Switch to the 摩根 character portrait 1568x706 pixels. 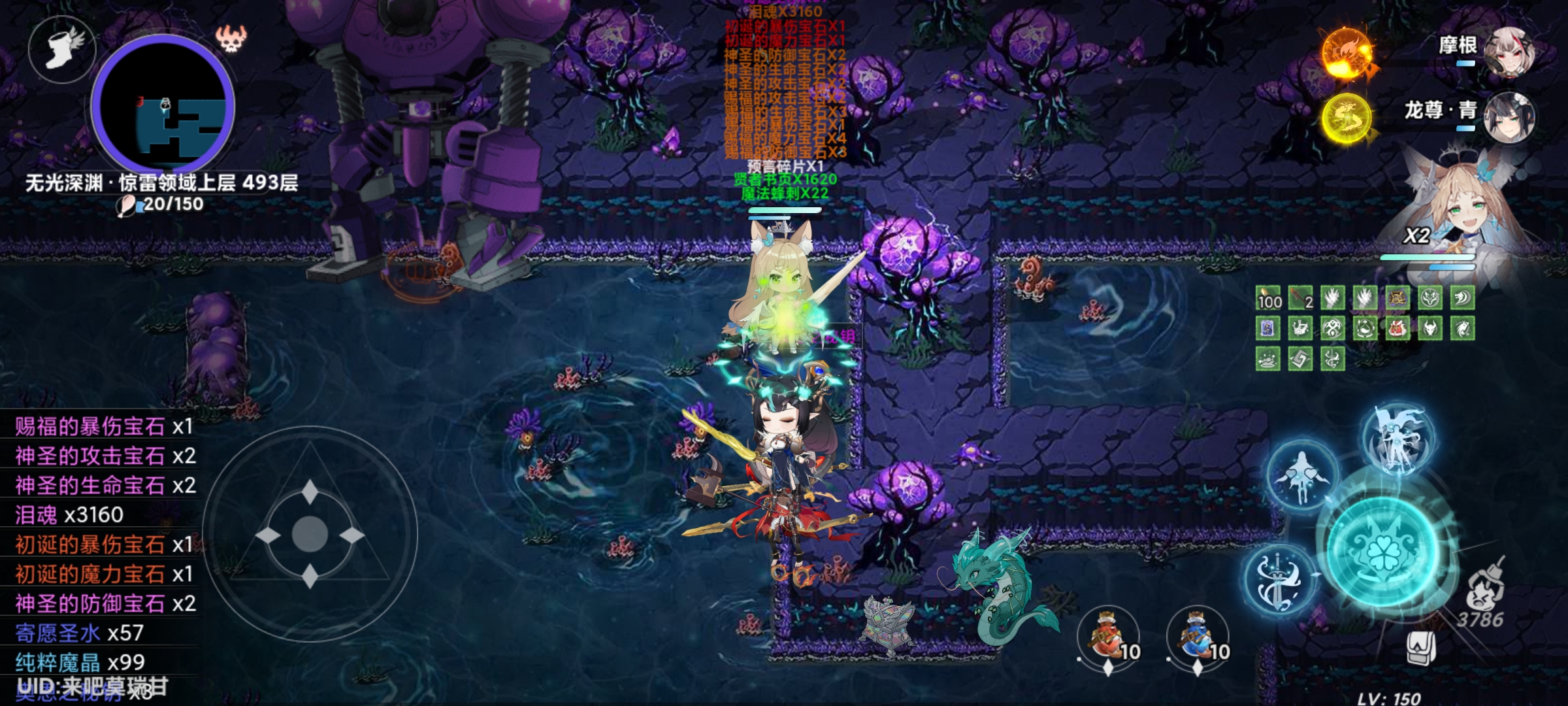(1509, 52)
